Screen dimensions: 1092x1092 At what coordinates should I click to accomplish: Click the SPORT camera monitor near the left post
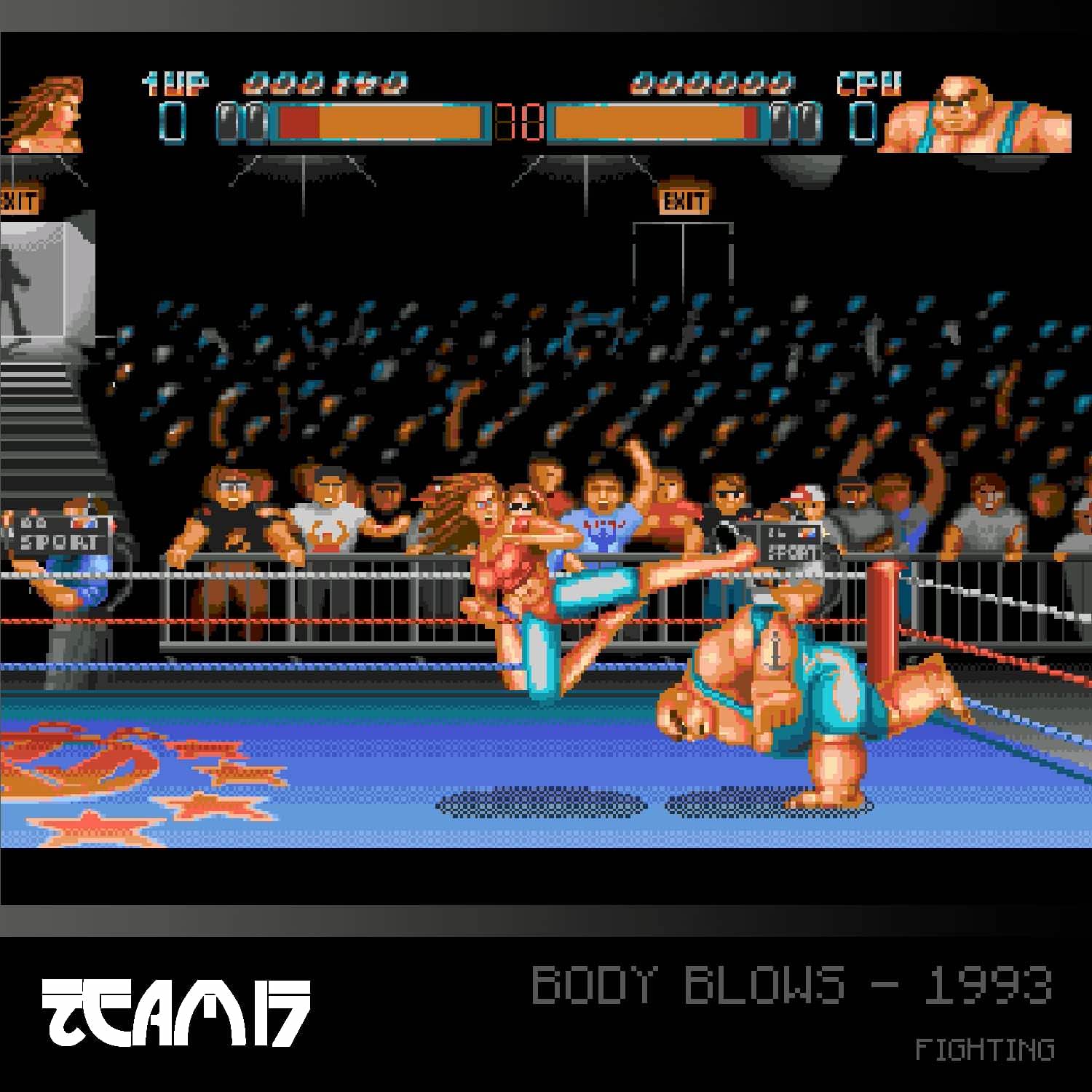pos(58,531)
